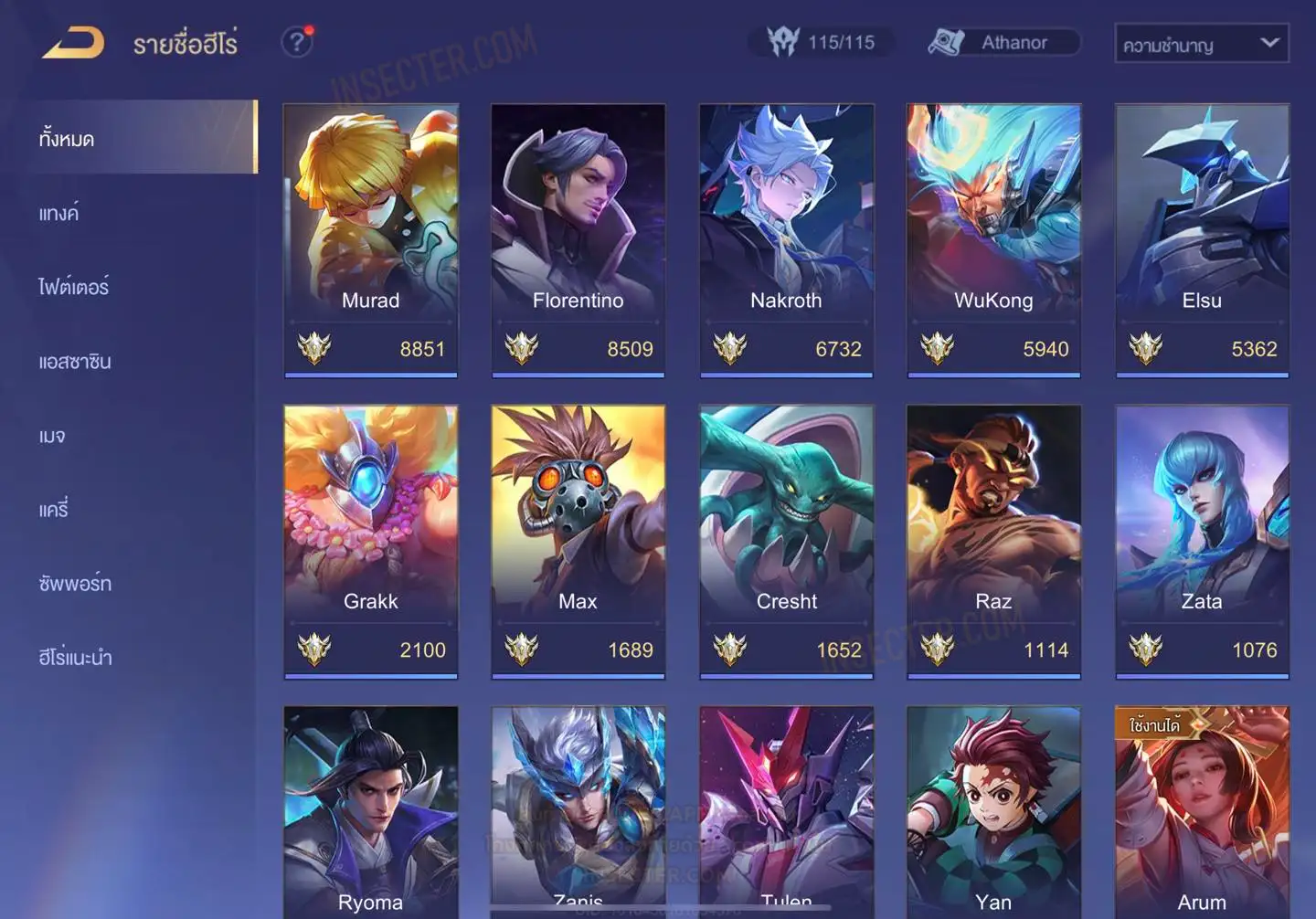The width and height of the screenshot is (1316, 919).
Task: Open the Grakk hero card
Action: (x=370, y=541)
